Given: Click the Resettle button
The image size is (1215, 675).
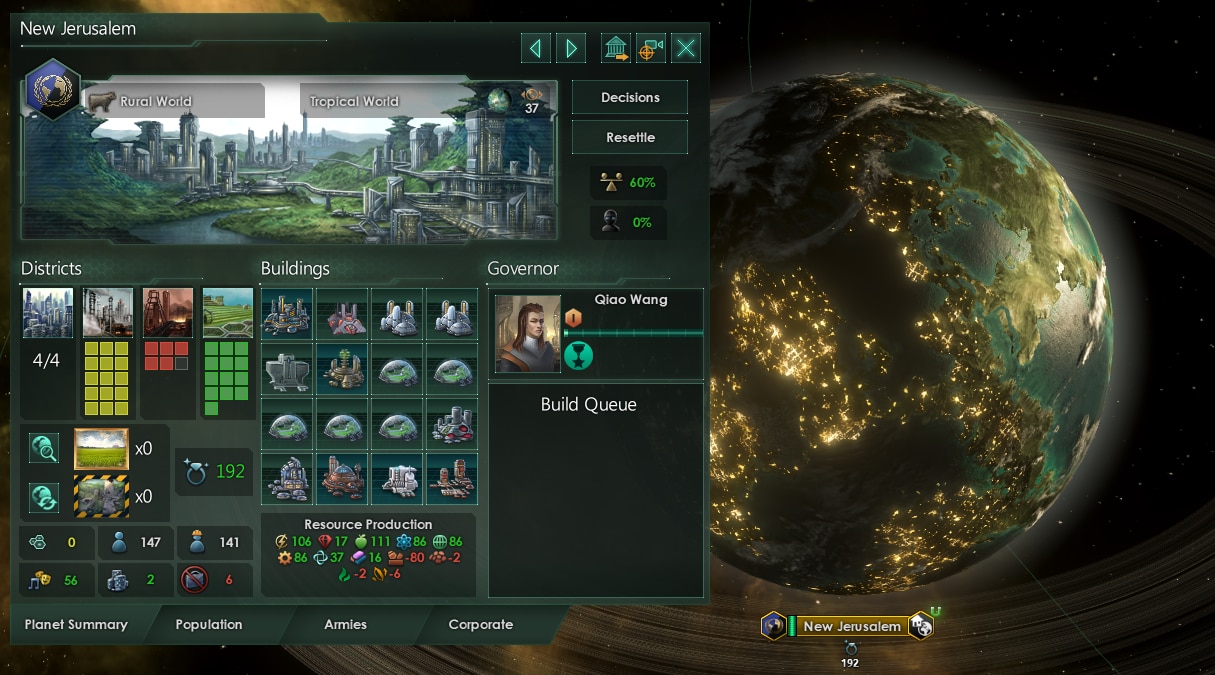Looking at the screenshot, I should [630, 137].
